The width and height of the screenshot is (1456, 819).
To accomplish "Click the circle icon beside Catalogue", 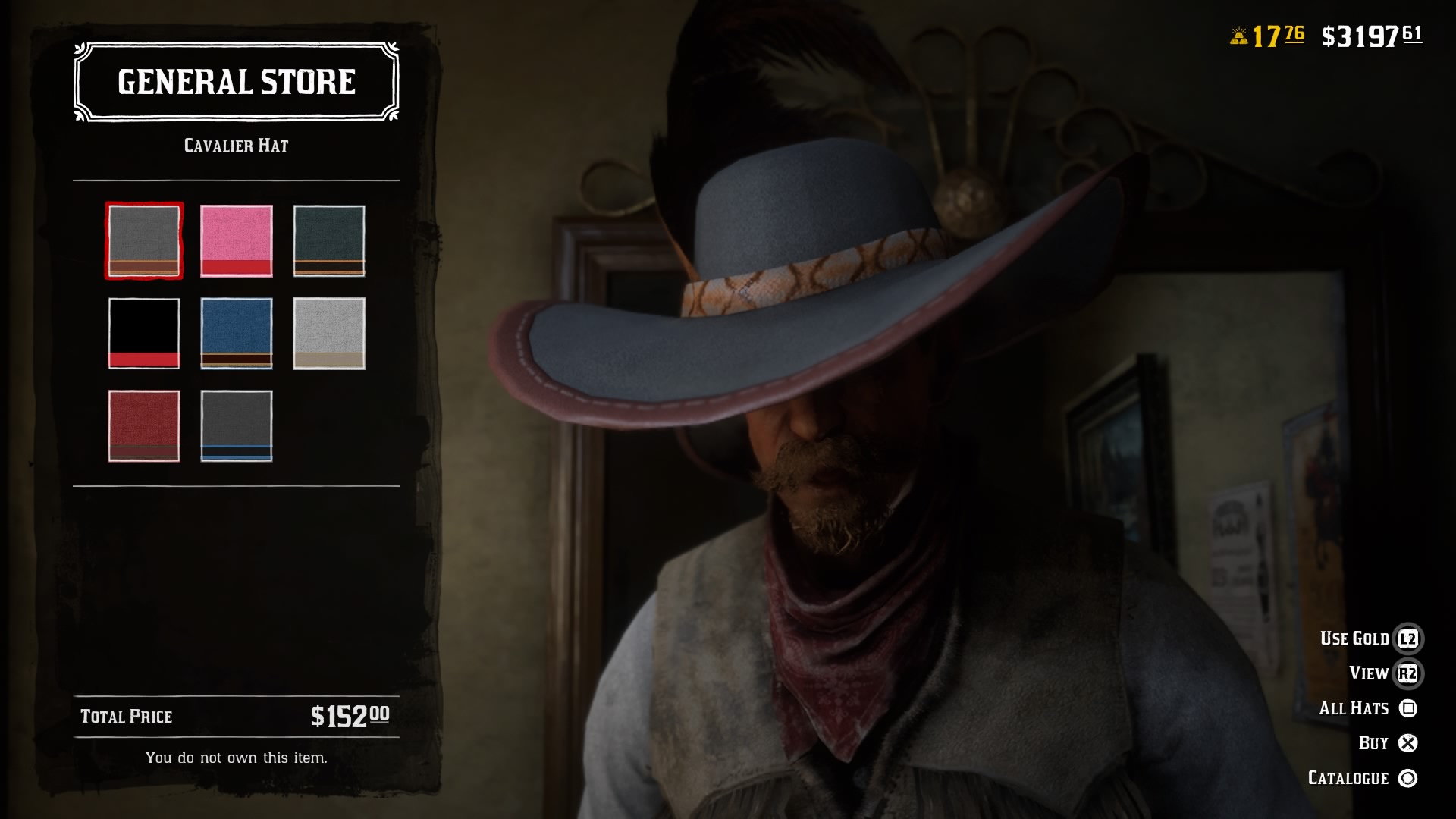I will point(1407,777).
